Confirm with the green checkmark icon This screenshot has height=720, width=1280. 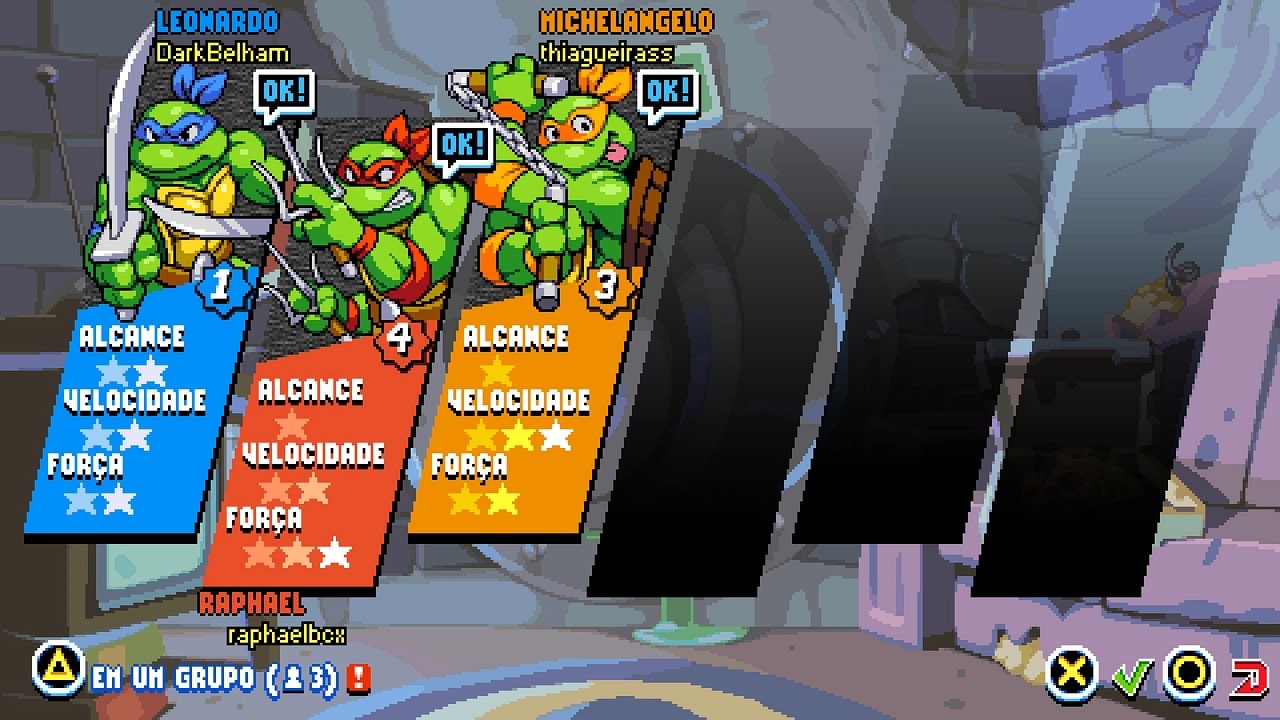1132,676
